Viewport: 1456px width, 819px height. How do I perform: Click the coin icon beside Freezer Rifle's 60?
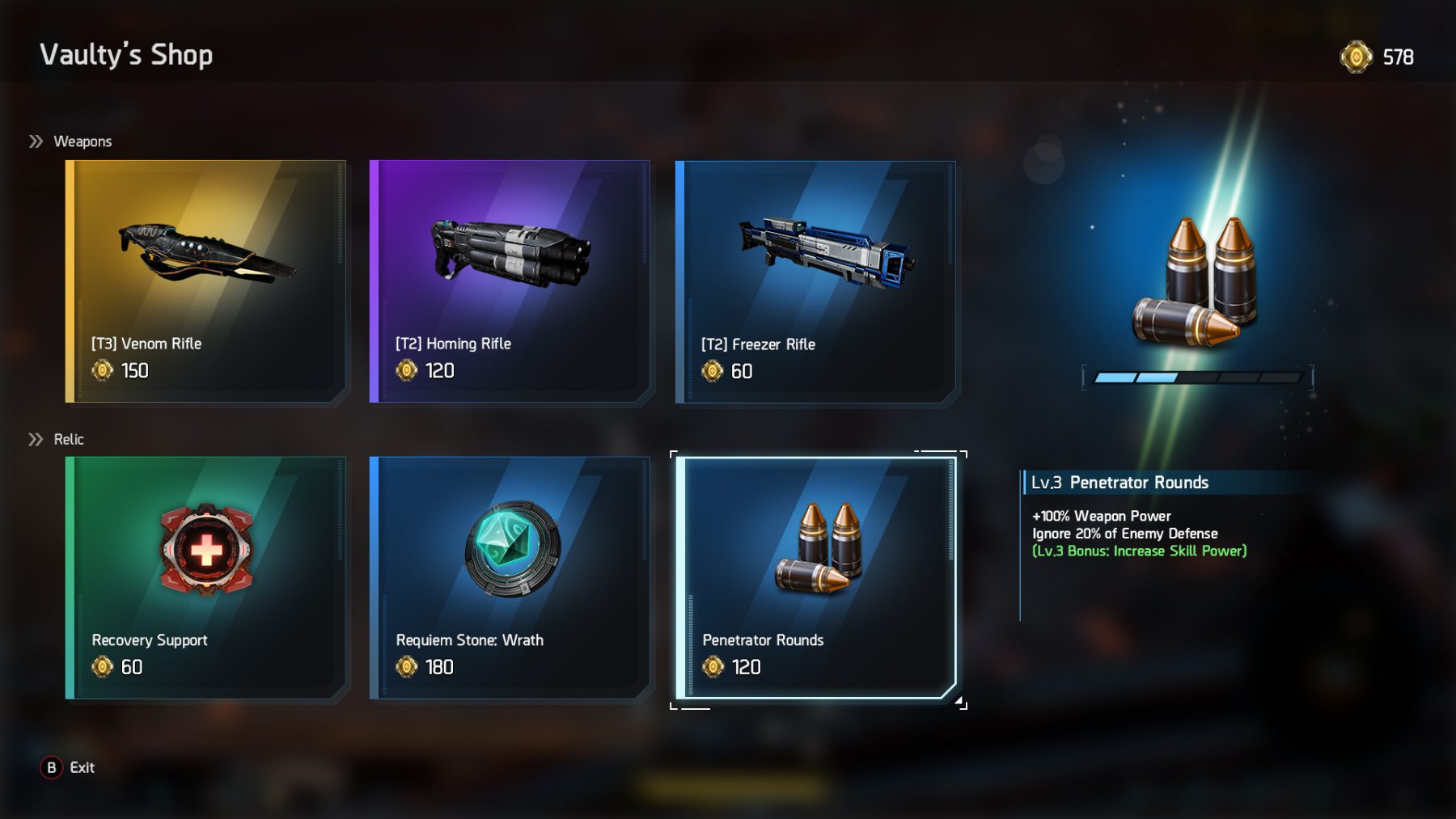click(x=713, y=370)
